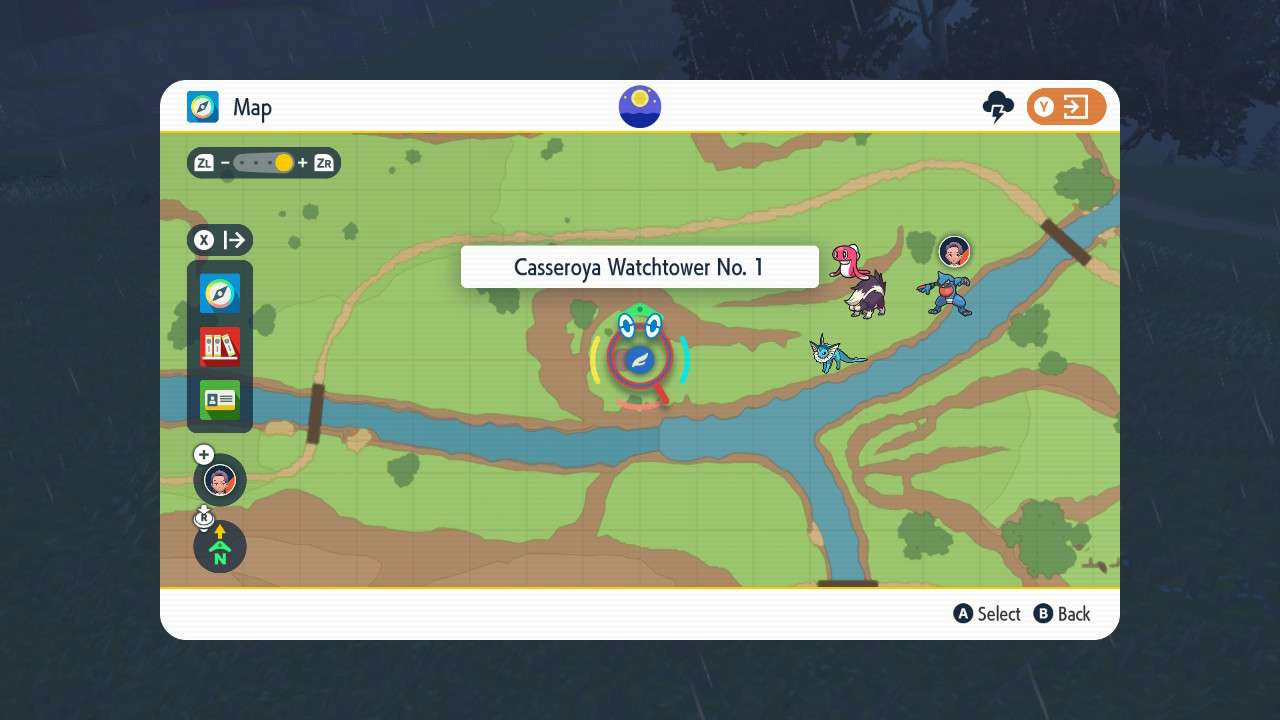
Task: Click the moon time-of-day indicator
Action: 639,105
